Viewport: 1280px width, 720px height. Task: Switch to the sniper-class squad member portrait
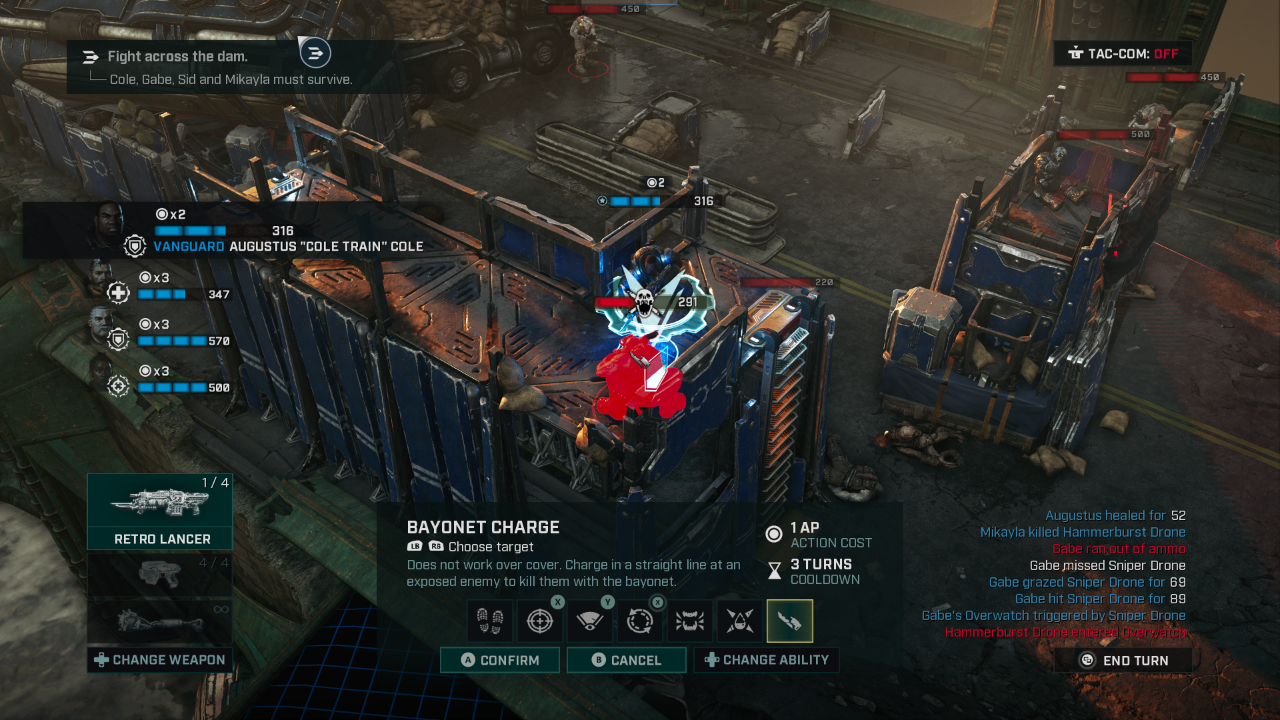pos(100,376)
